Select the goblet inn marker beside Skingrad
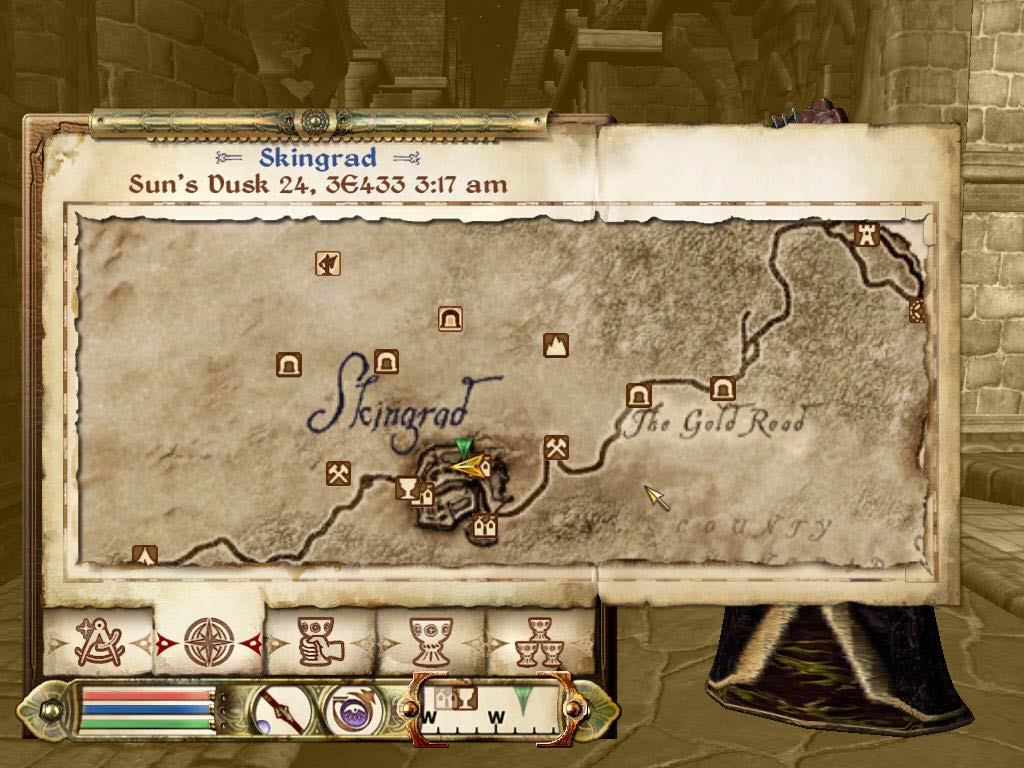This screenshot has width=1024, height=768. click(x=407, y=488)
